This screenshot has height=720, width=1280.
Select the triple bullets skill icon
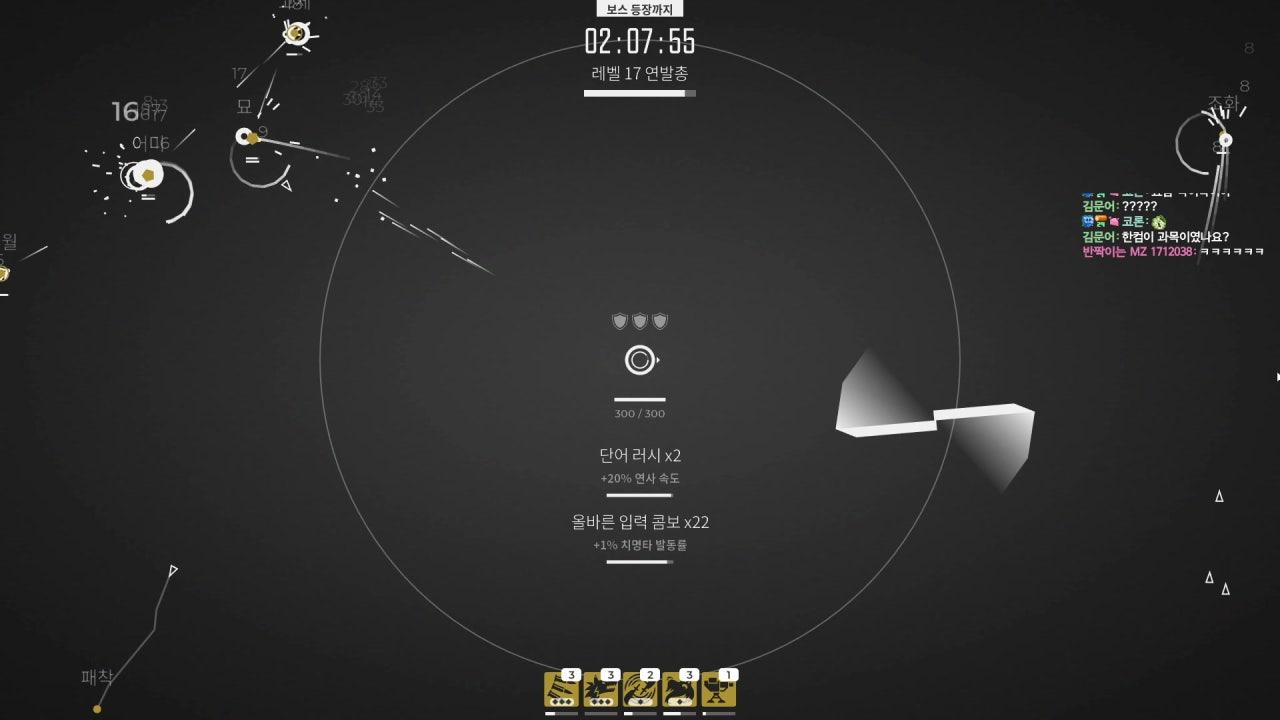tap(561, 690)
